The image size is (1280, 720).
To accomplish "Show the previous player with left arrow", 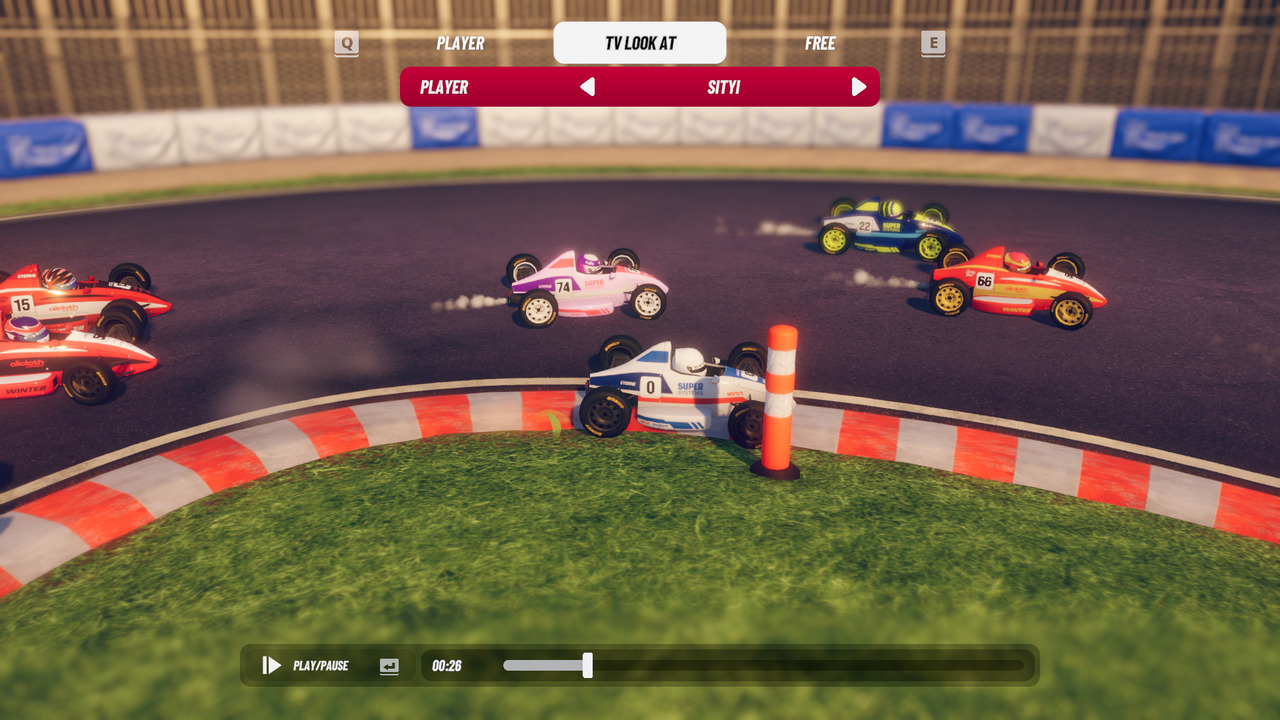I will pos(588,87).
